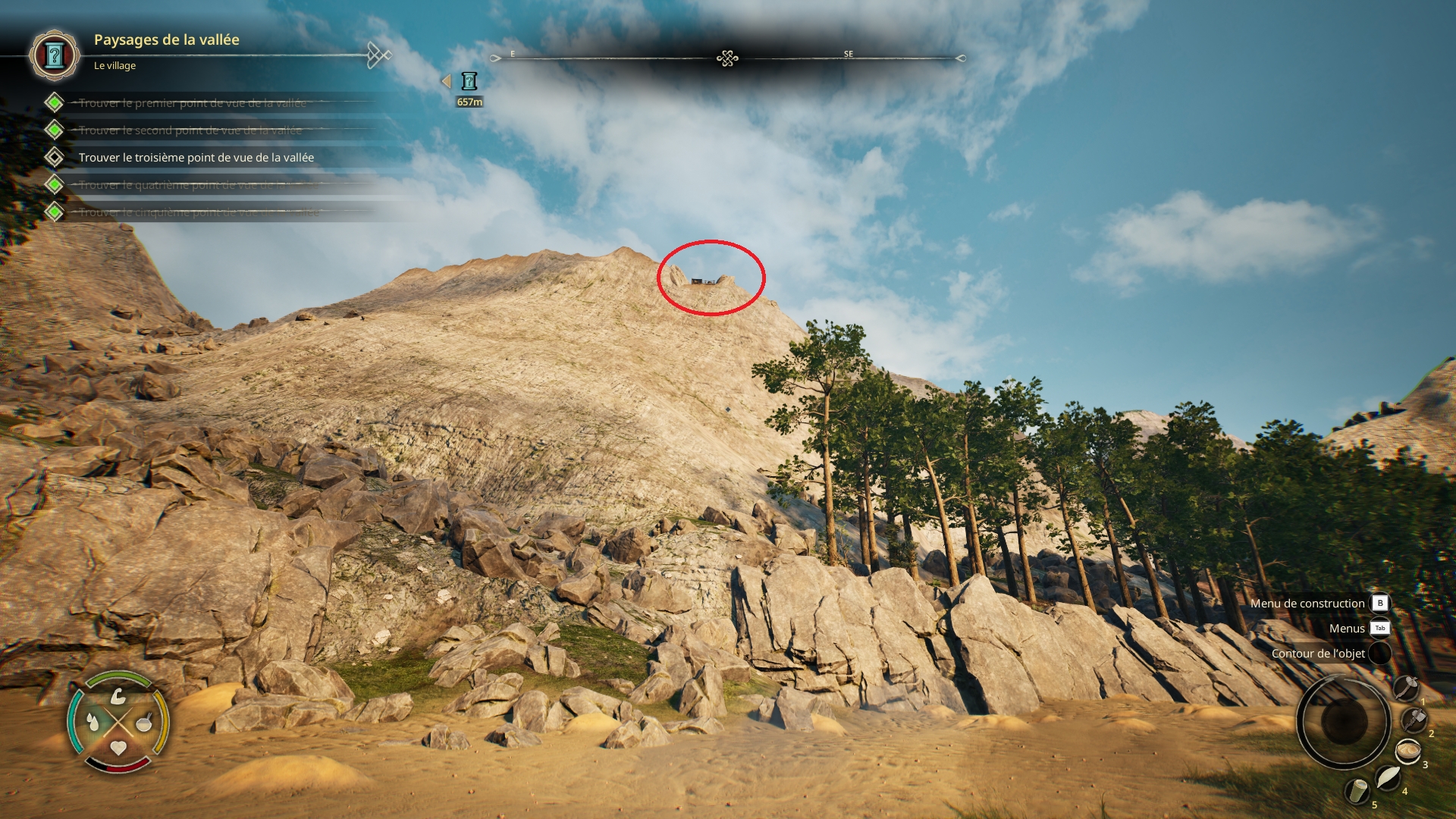This screenshot has height=819, width=1456.
Task: Select the white leaf item in slot 4
Action: coord(1387,777)
